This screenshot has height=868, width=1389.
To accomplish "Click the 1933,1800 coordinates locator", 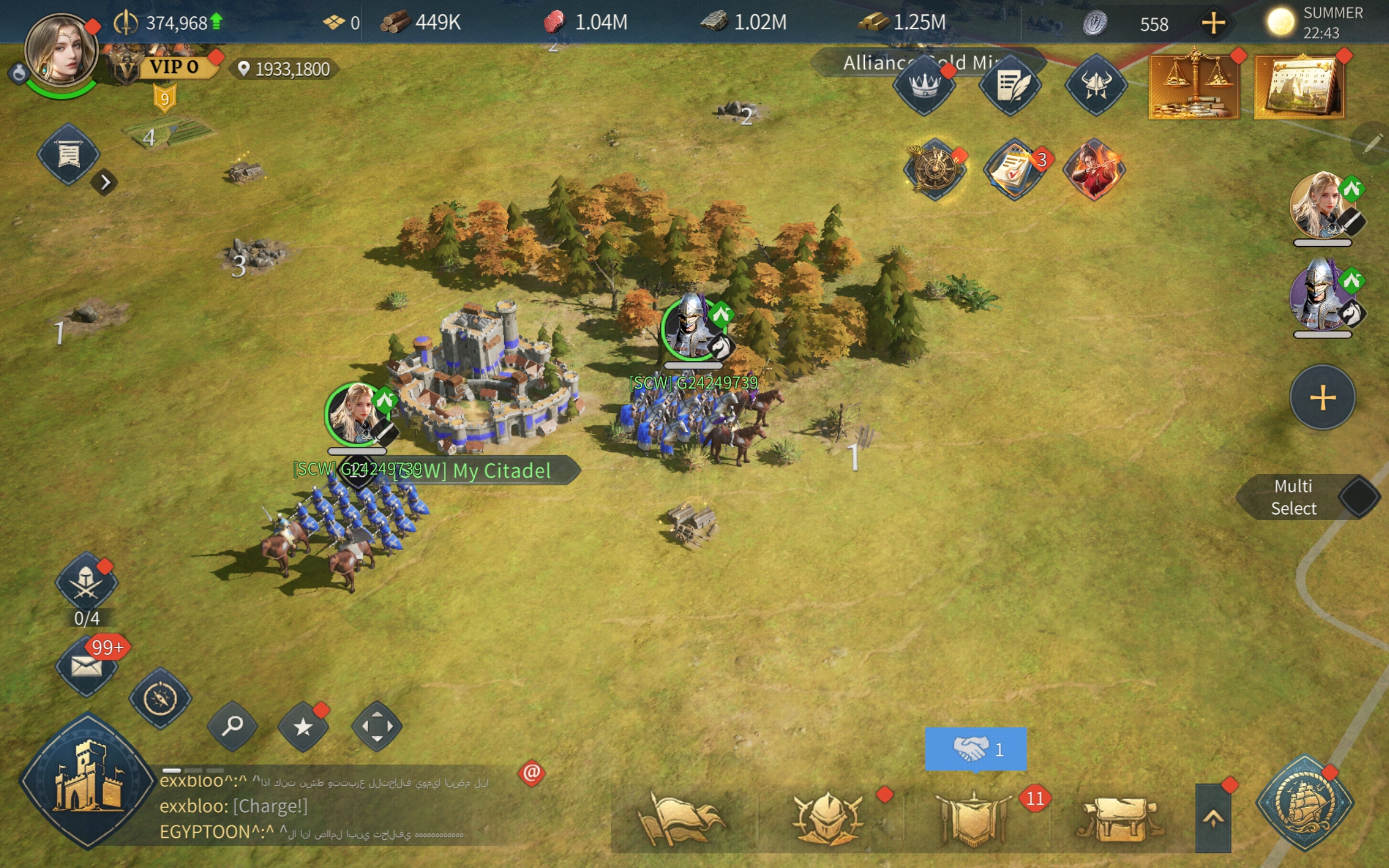I will [x=285, y=69].
